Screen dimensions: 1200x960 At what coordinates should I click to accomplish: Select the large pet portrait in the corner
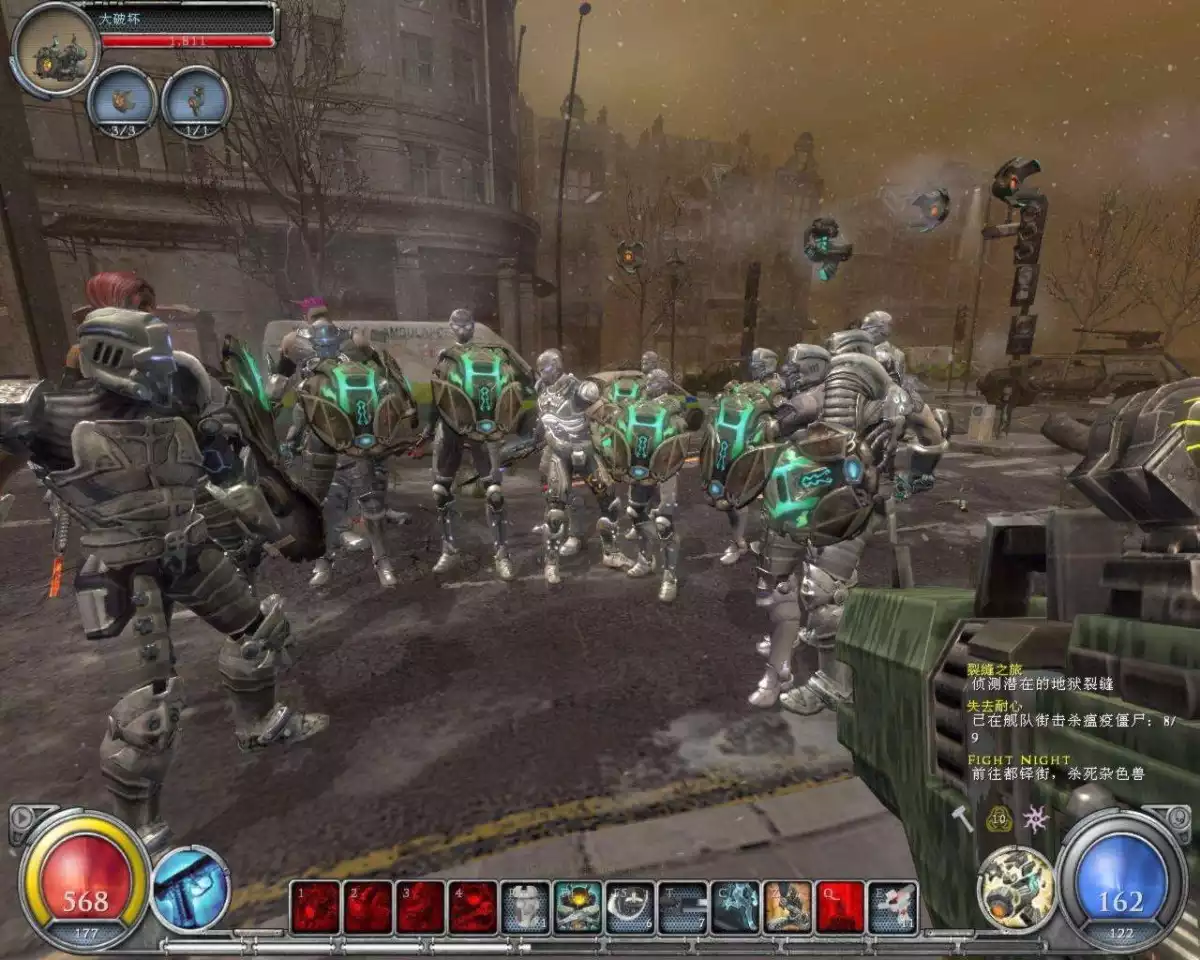point(55,50)
